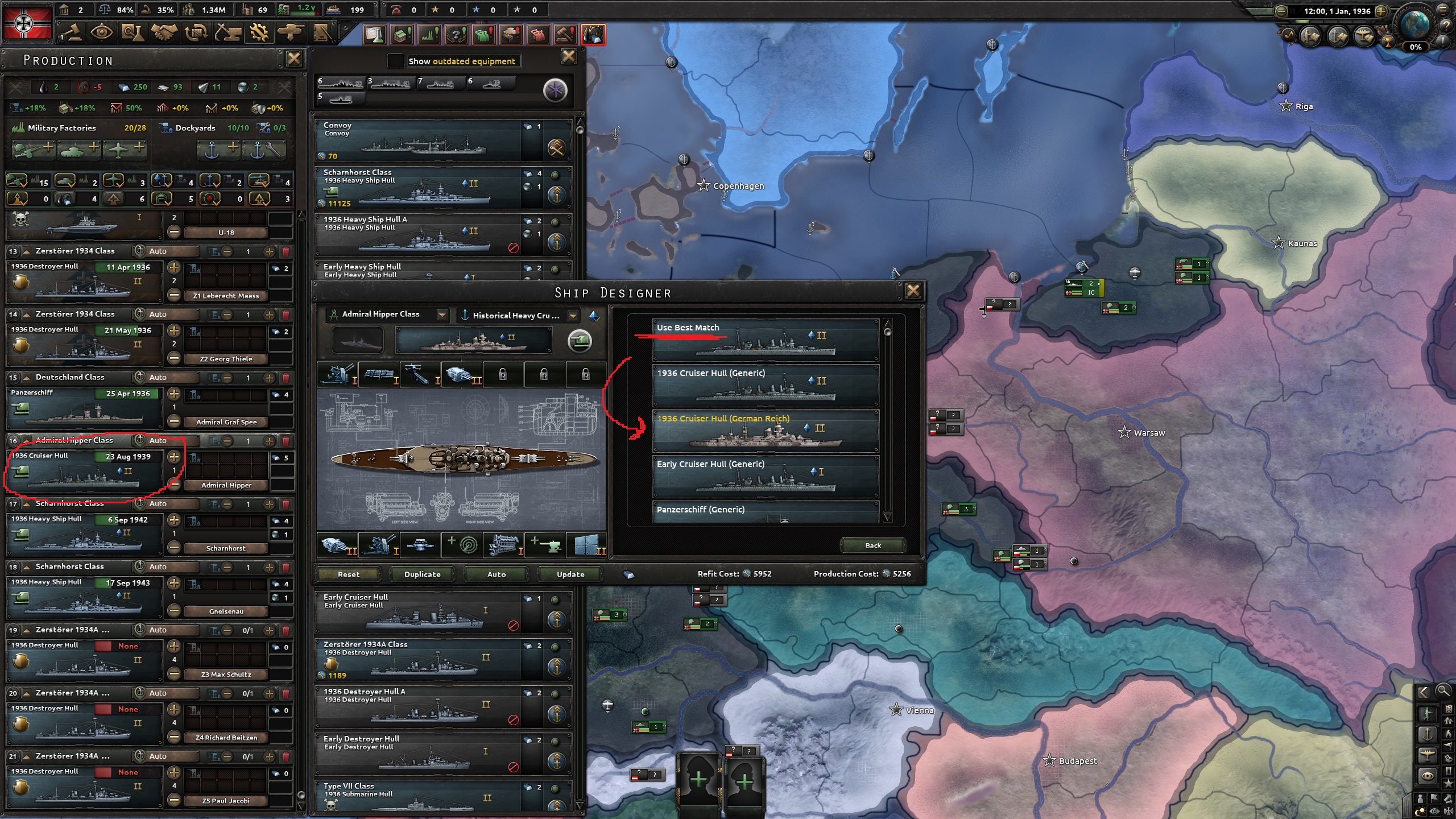Select the SS submarine filter tab

341,100
